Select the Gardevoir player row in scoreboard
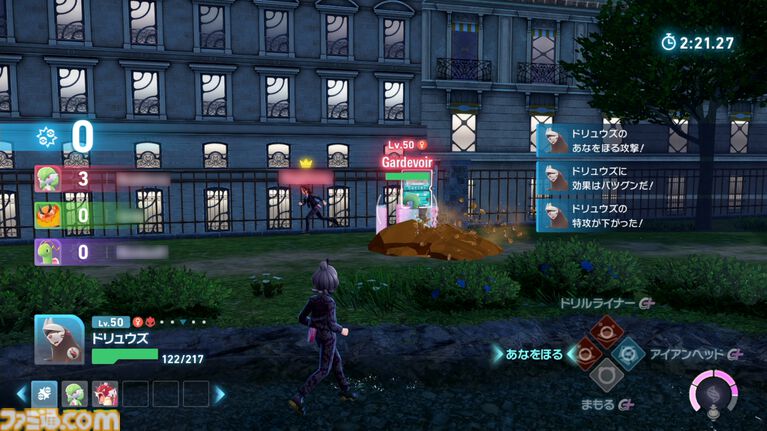Viewport: 767px width, 431px height. pyautogui.click(x=100, y=179)
